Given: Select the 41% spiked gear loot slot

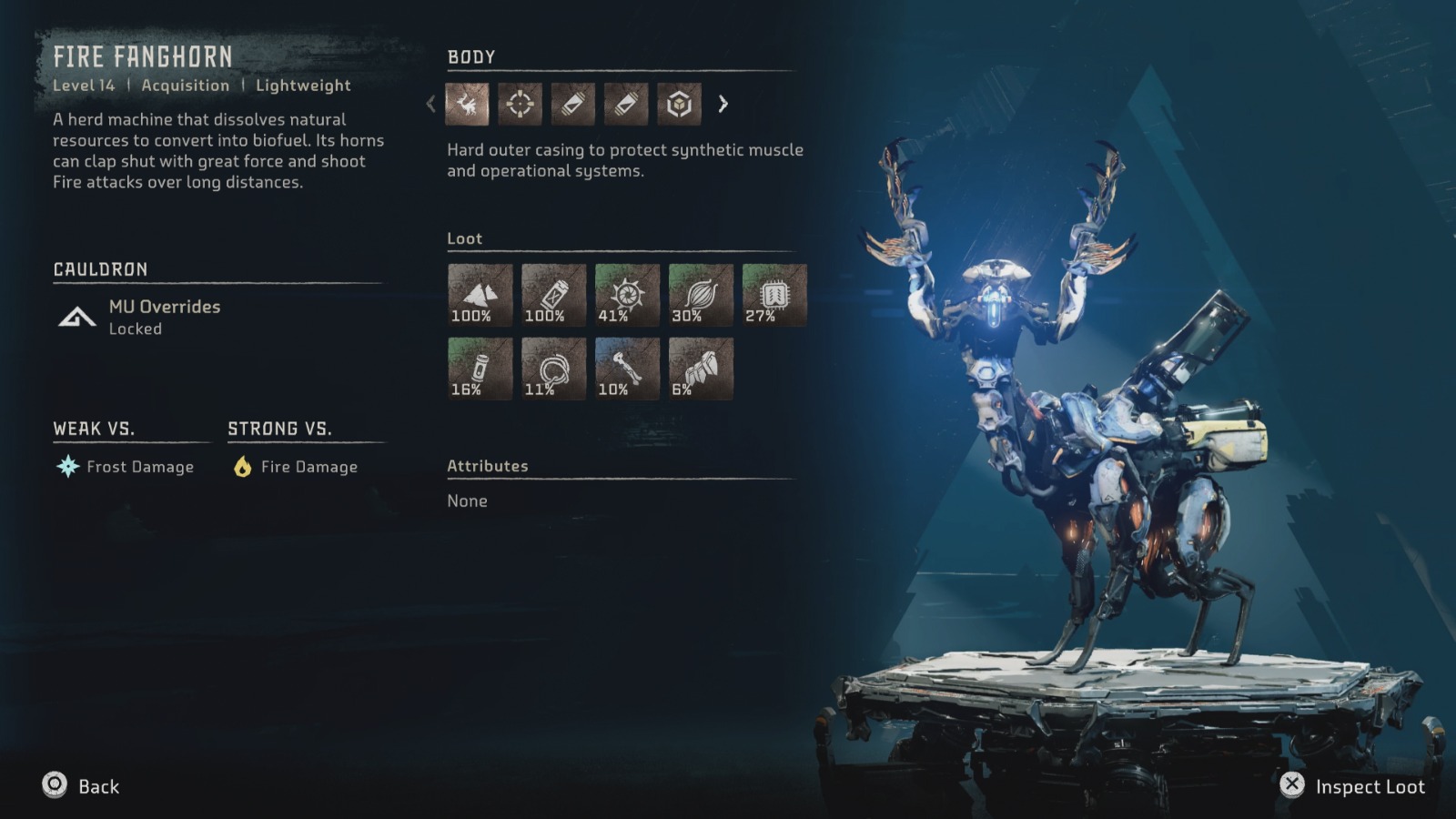Looking at the screenshot, I should click(x=627, y=295).
